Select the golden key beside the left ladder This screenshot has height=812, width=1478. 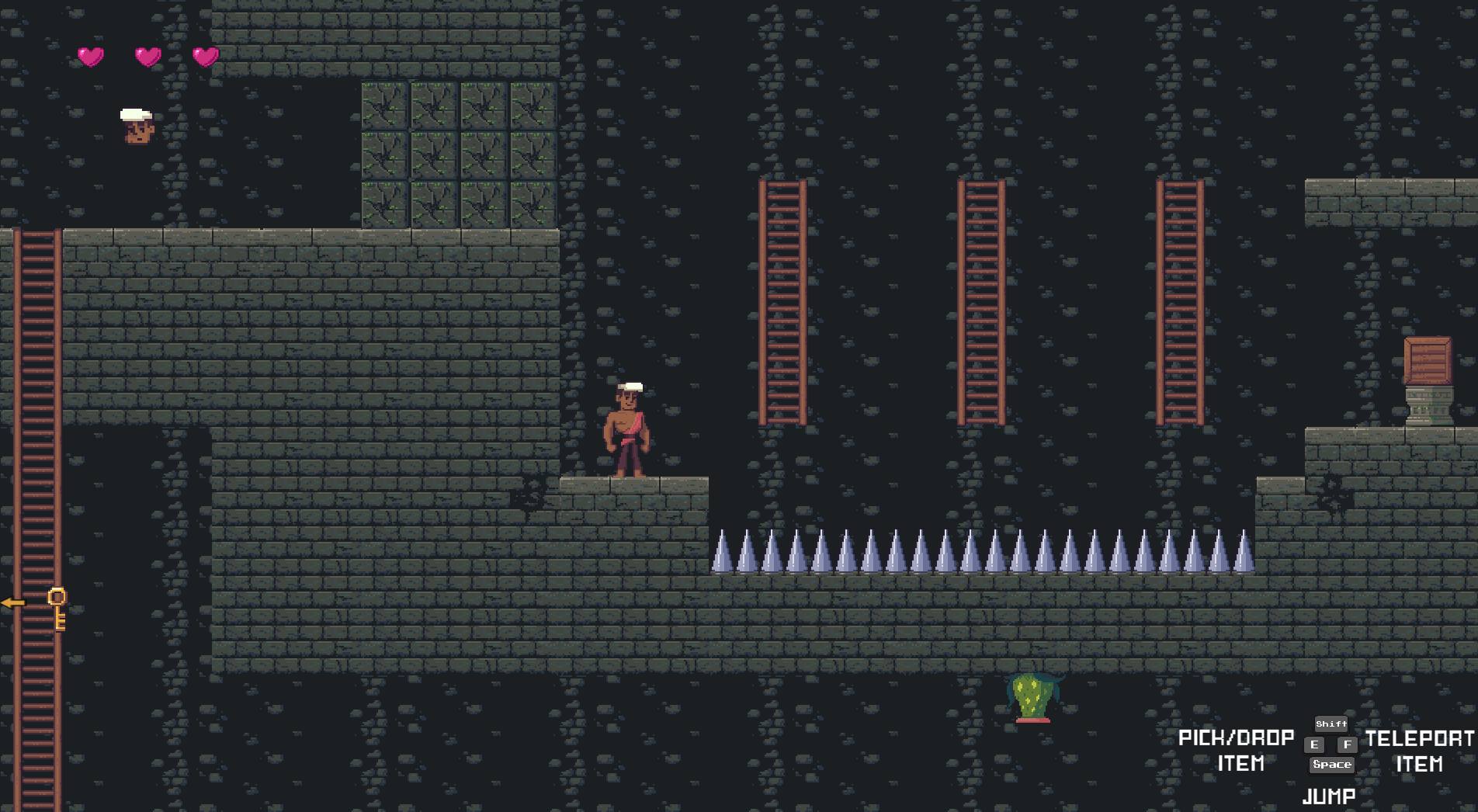[x=58, y=609]
